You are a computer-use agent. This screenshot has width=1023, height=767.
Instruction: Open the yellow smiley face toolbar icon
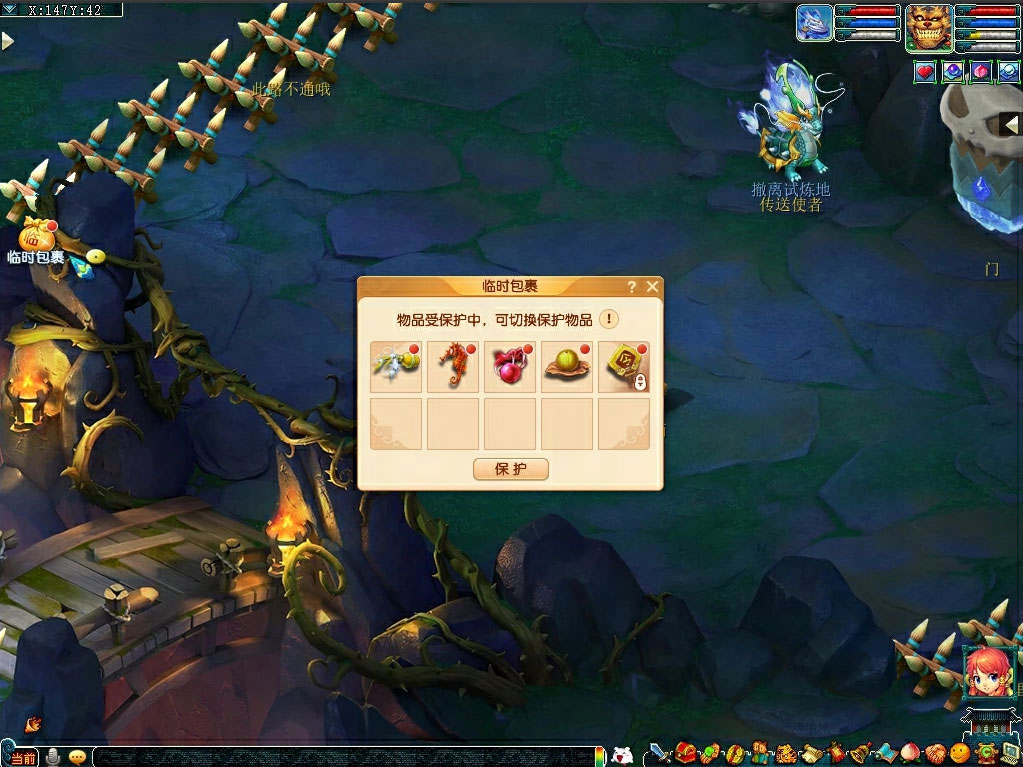pos(959,753)
